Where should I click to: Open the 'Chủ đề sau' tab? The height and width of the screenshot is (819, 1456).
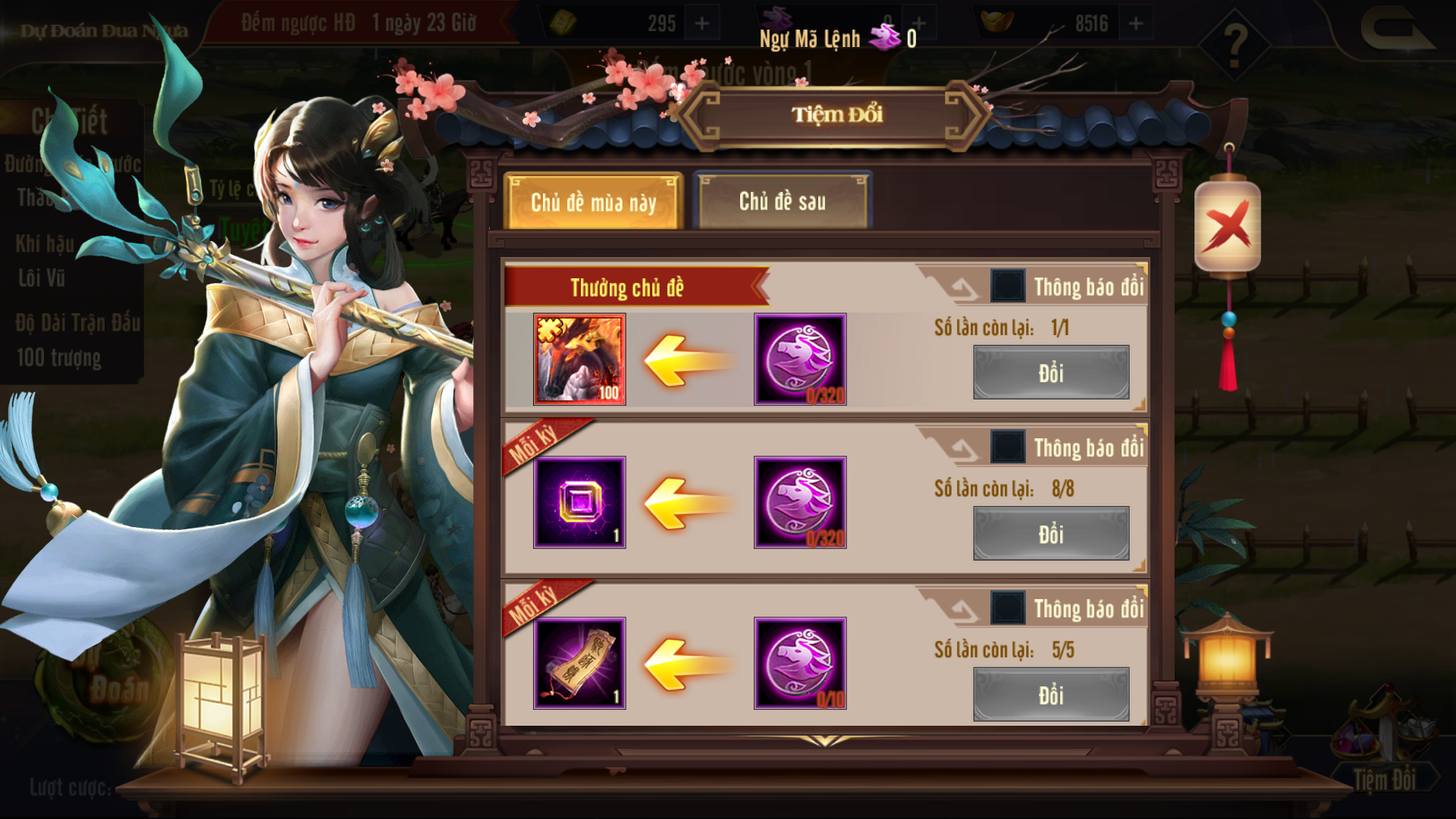[783, 201]
